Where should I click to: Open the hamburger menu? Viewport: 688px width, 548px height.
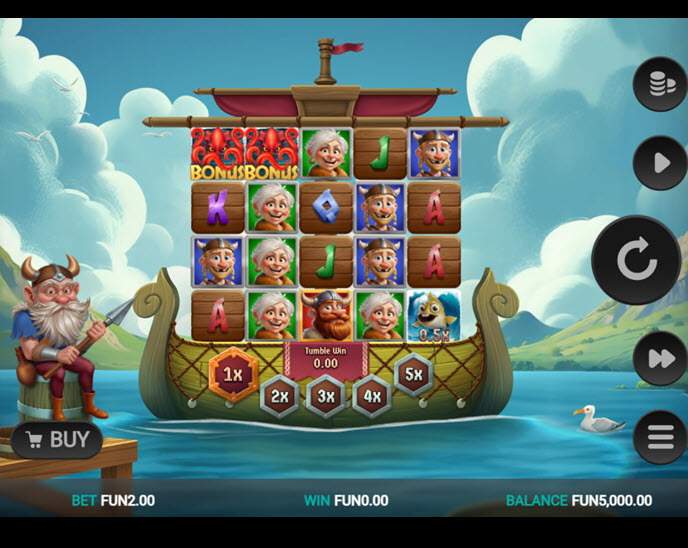tap(660, 437)
